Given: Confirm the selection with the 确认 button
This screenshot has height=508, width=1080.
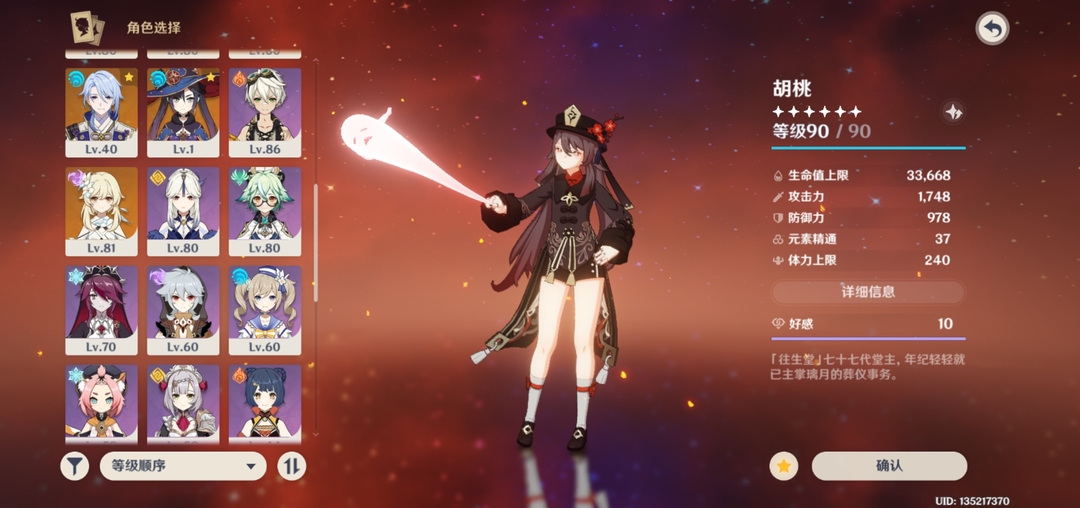Looking at the screenshot, I should coord(889,466).
